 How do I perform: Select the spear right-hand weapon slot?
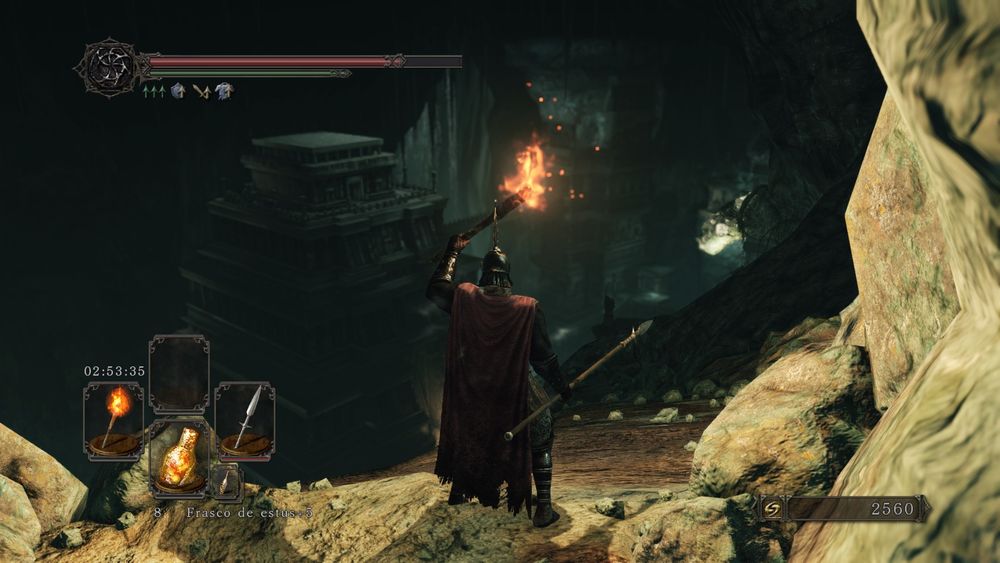click(x=245, y=421)
